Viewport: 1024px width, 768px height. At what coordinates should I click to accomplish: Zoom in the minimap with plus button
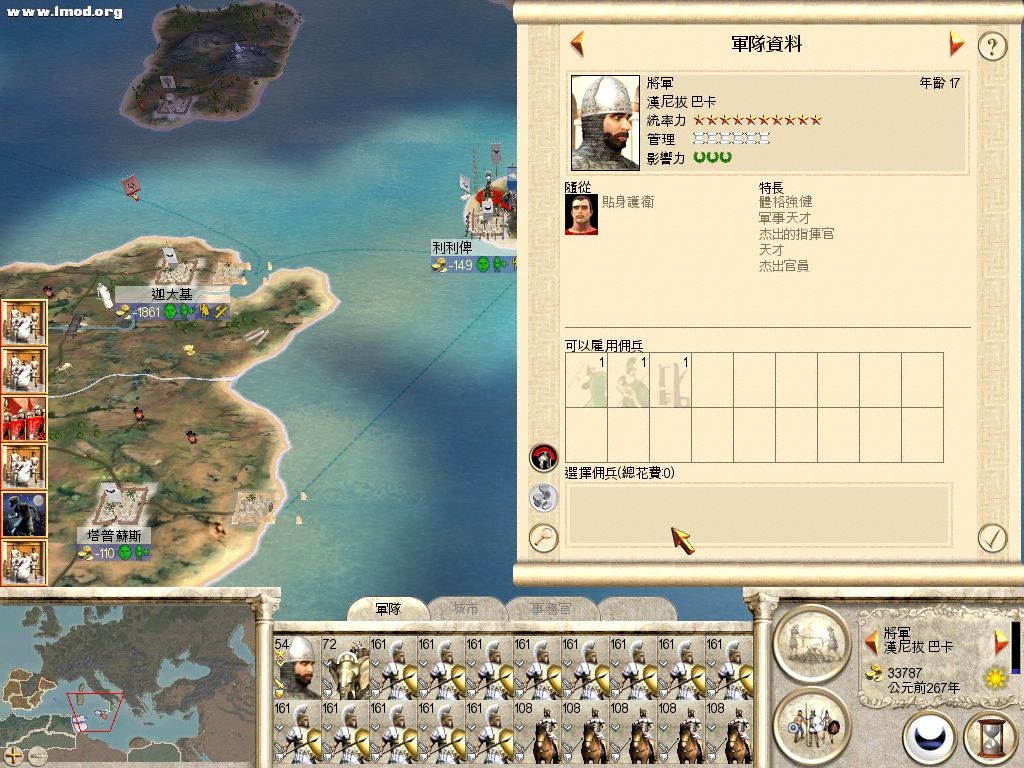coord(14,754)
